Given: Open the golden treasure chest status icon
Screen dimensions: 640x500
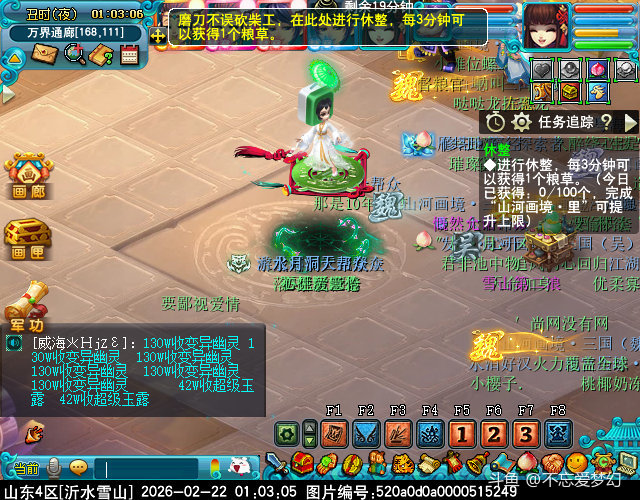Looking at the screenshot, I should [570, 92].
